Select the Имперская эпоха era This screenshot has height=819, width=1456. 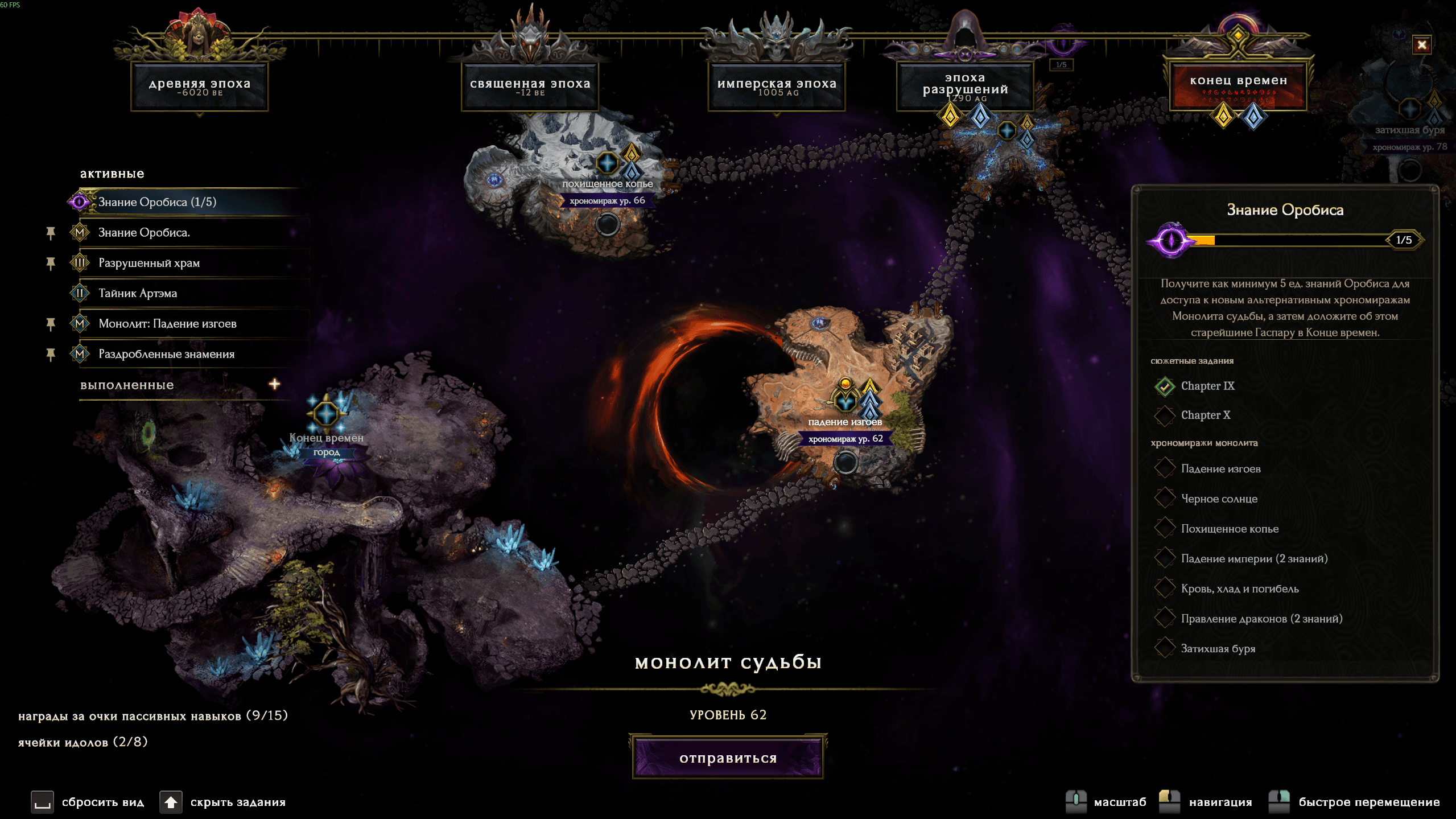pyautogui.click(x=777, y=86)
